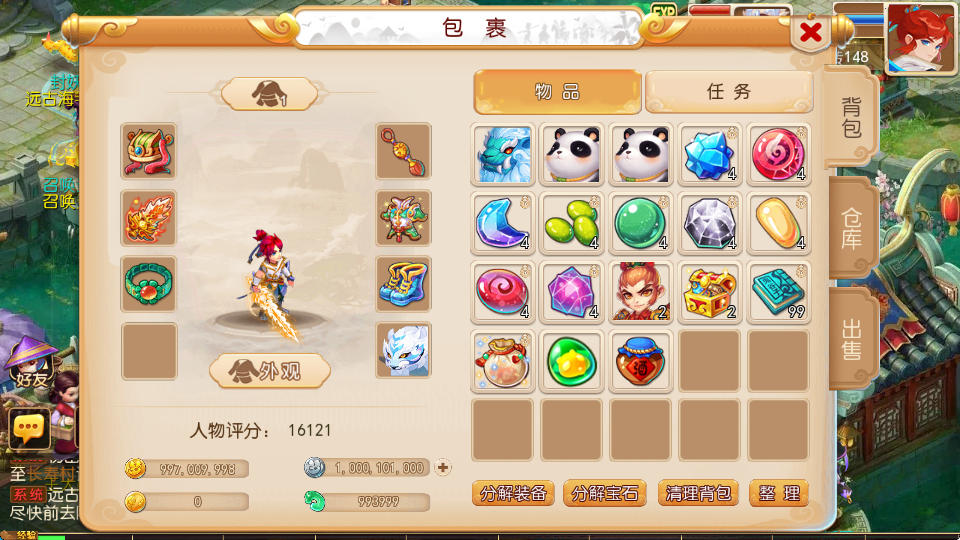Sort the bag with 整理
Image resolution: width=960 pixels, height=540 pixels.
(778, 493)
